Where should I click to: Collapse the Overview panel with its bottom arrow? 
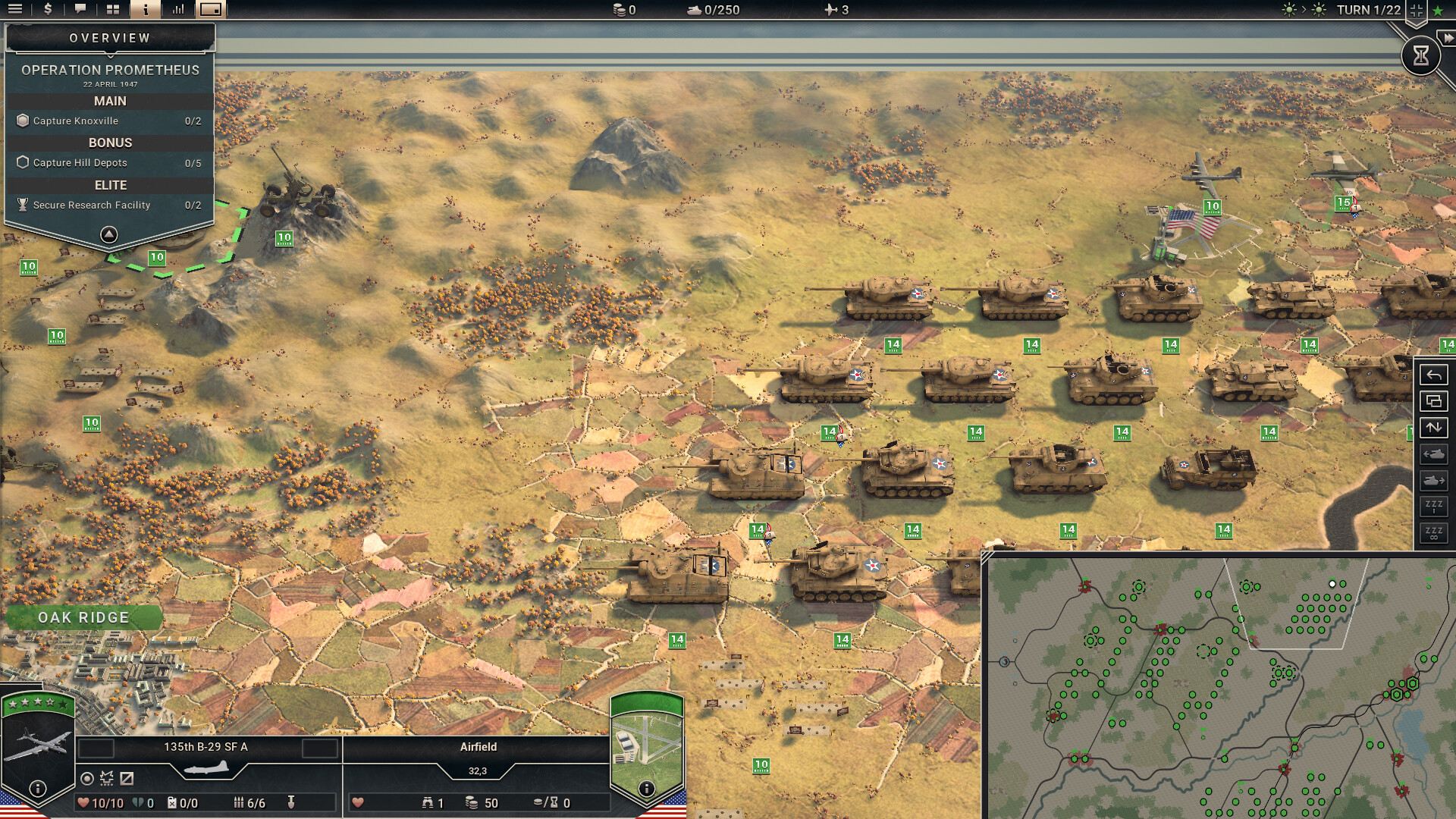click(x=108, y=234)
